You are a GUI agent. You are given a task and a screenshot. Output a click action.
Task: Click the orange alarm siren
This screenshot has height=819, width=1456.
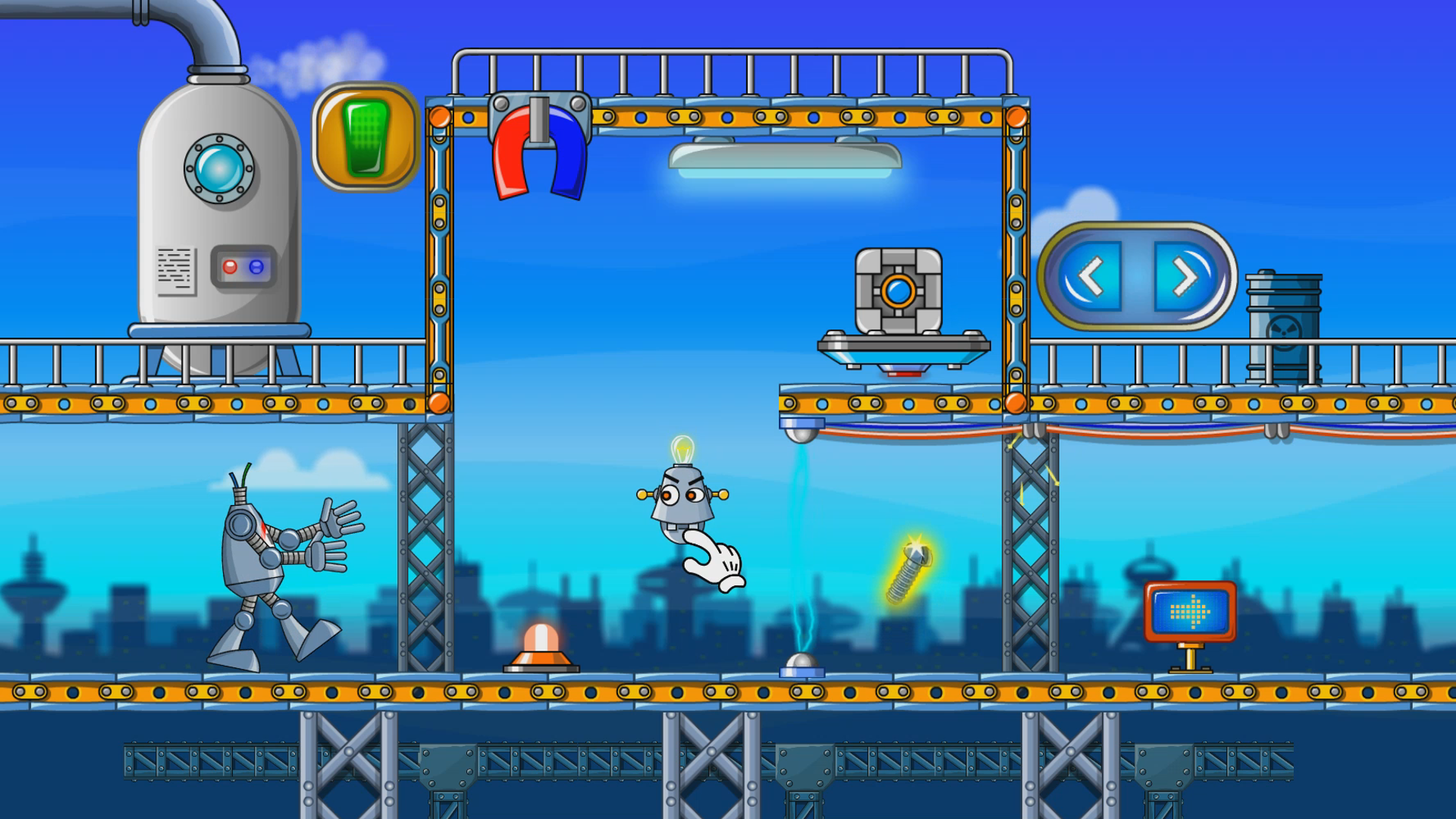pos(540,648)
